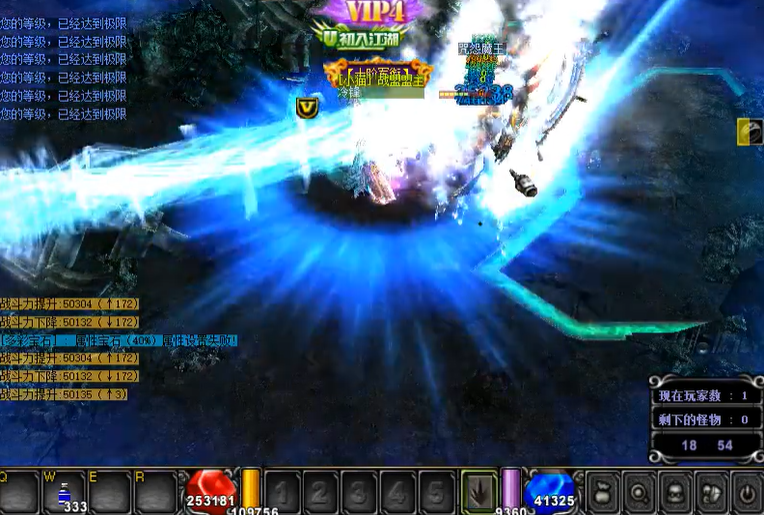
Task: Select skill slot number 1
Action: click(x=282, y=492)
